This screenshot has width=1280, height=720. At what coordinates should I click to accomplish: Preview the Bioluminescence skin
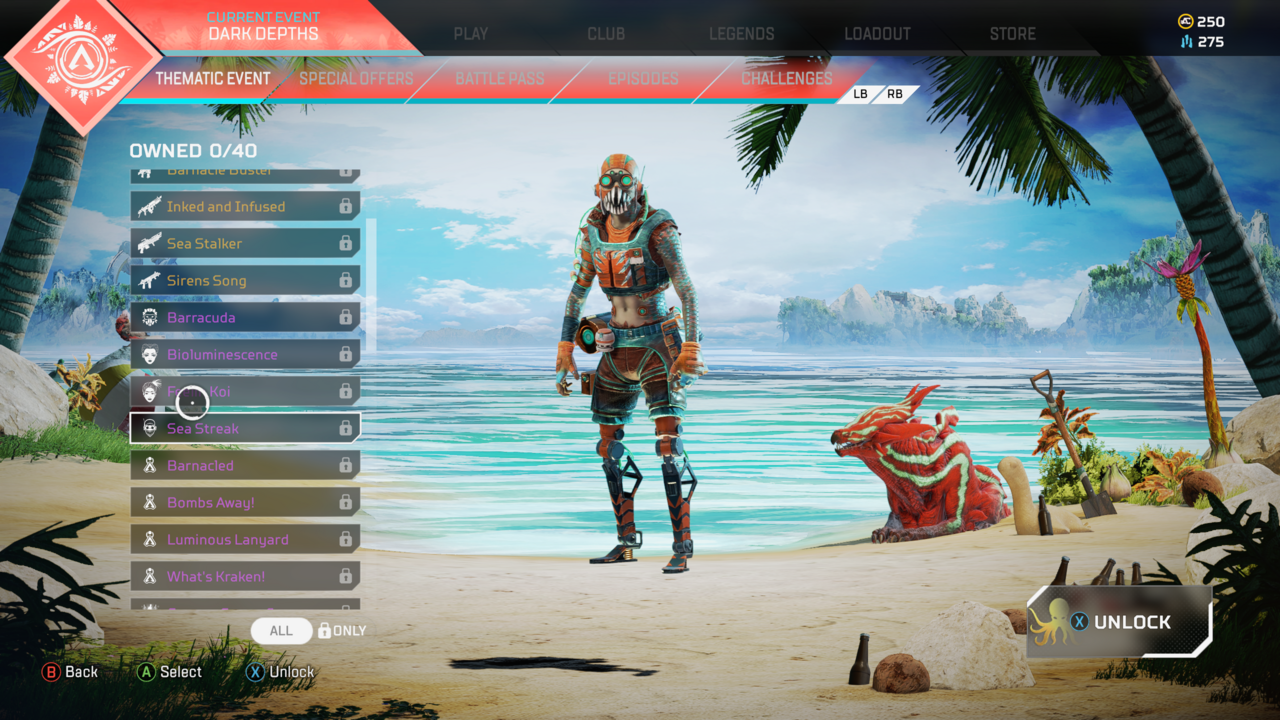click(245, 355)
